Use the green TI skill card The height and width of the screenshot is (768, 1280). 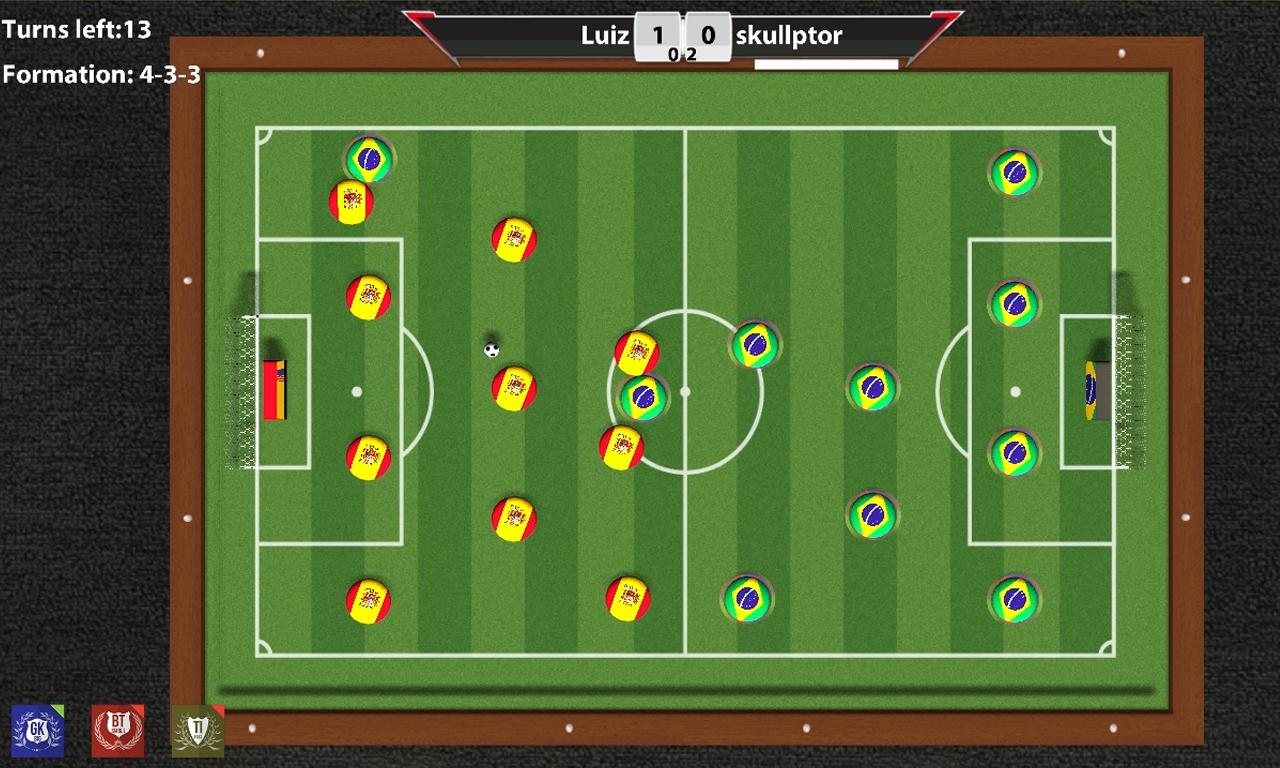[196, 731]
